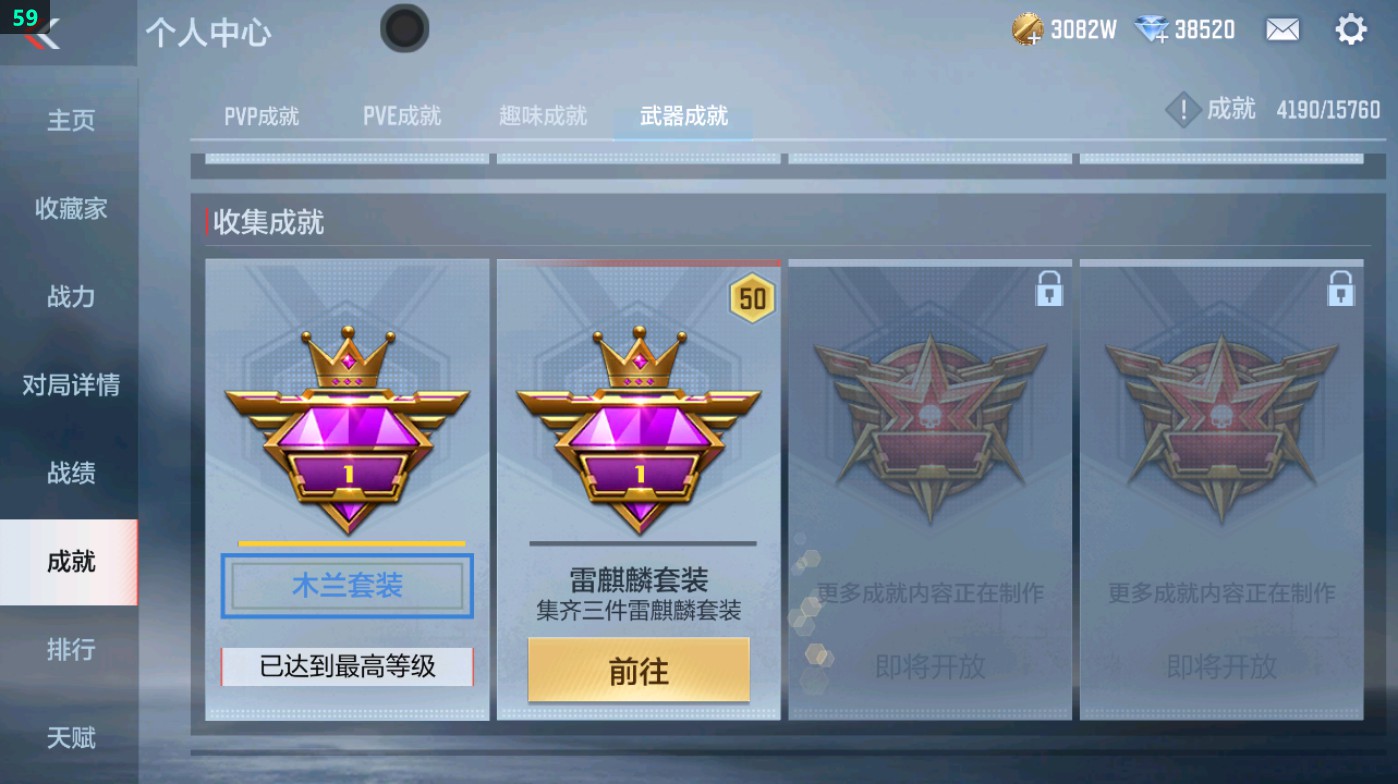The height and width of the screenshot is (784, 1398).
Task: Select 天赋 in the sidebar
Action: pyautogui.click(x=68, y=738)
